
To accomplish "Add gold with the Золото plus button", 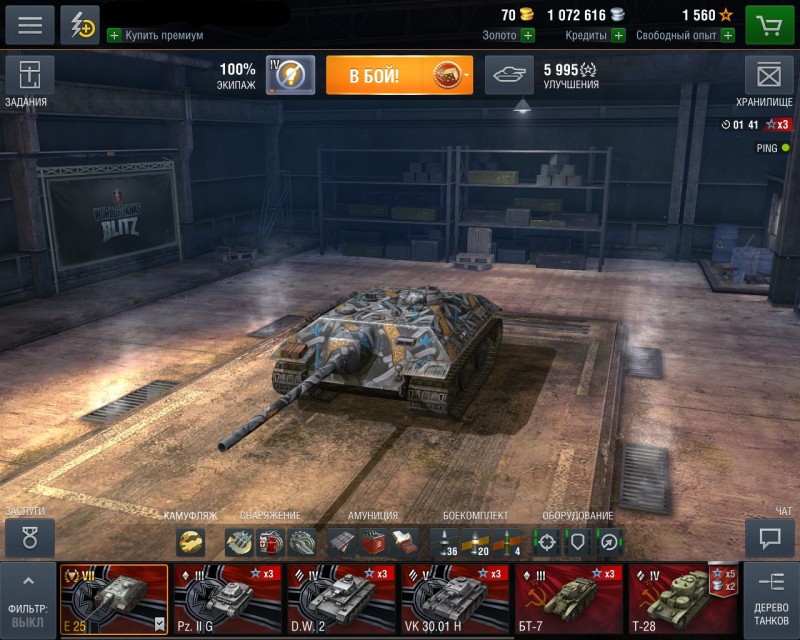I will (x=527, y=35).
